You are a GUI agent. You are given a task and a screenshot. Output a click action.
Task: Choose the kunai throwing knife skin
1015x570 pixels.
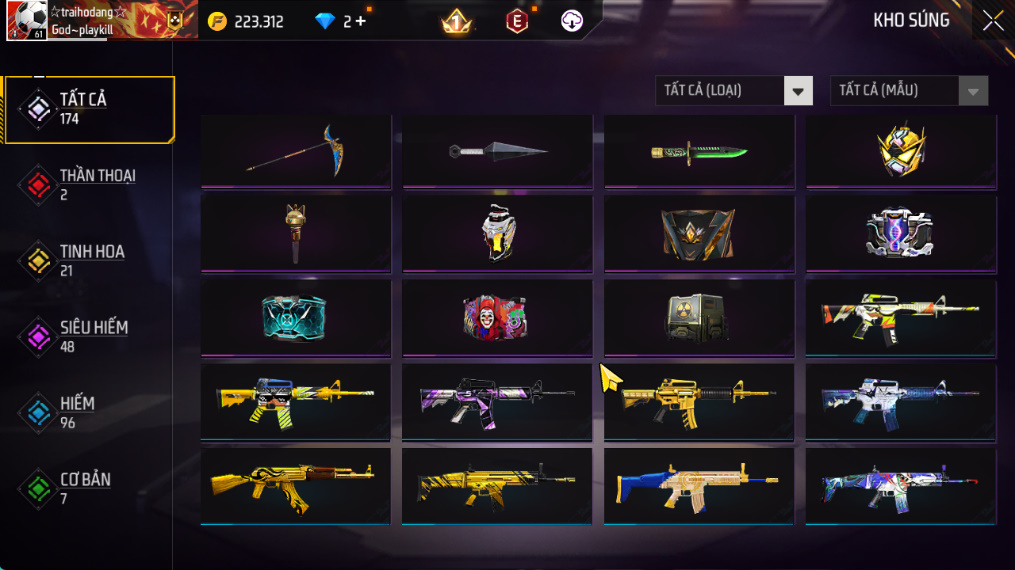[x=497, y=151]
